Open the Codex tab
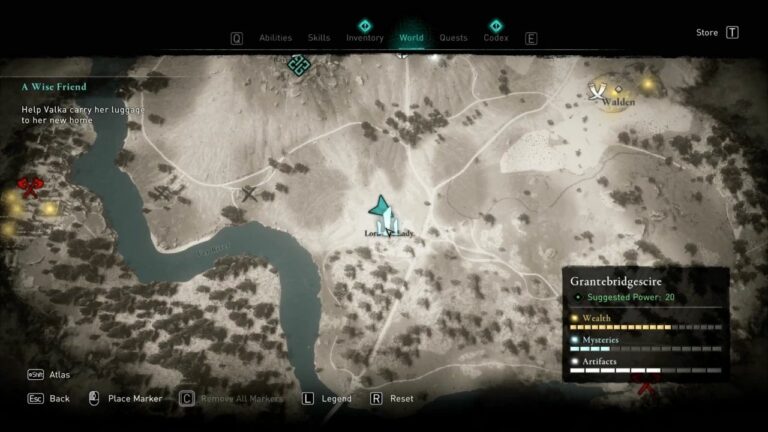 [496, 38]
